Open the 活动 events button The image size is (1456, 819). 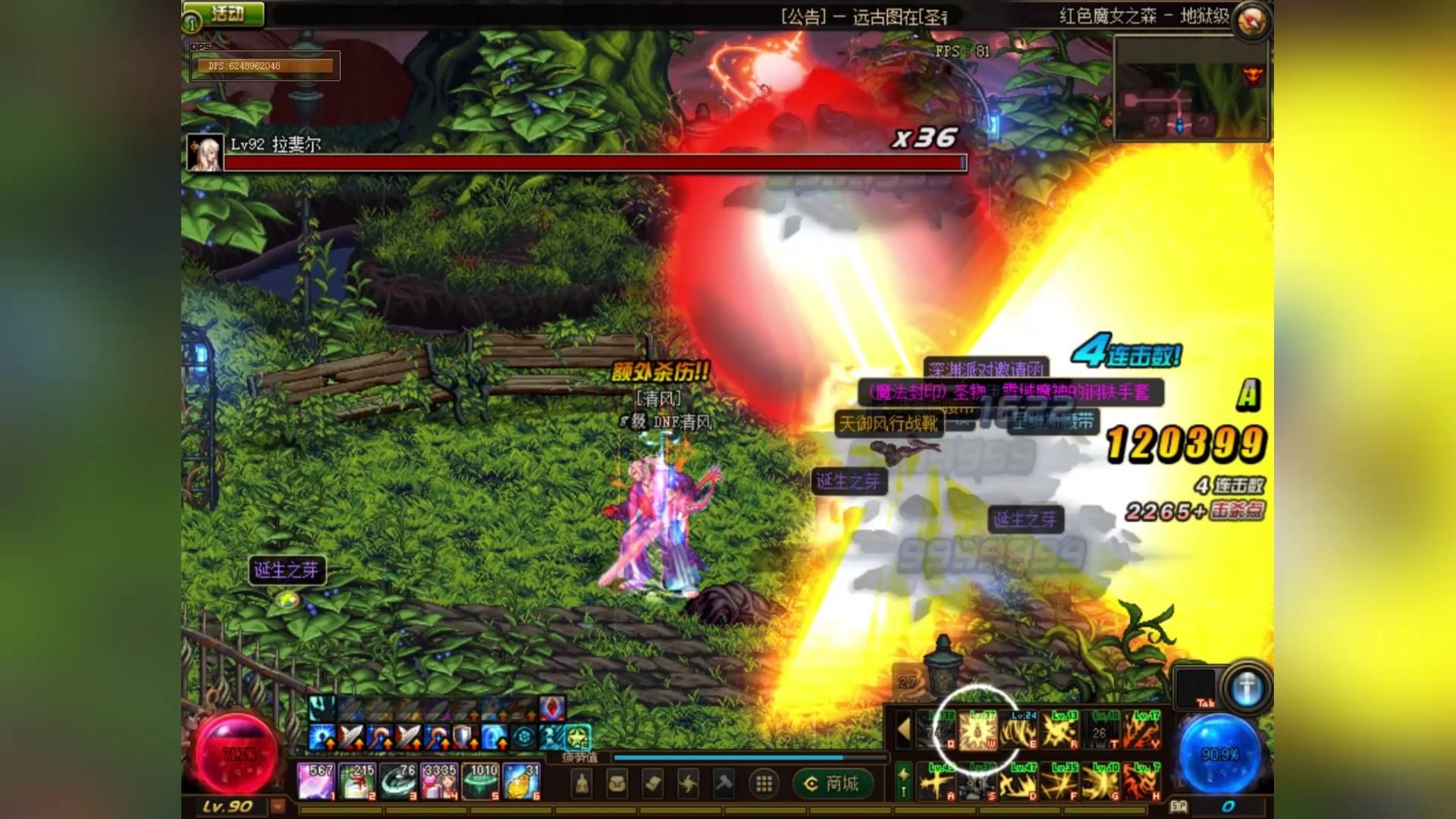click(x=225, y=14)
